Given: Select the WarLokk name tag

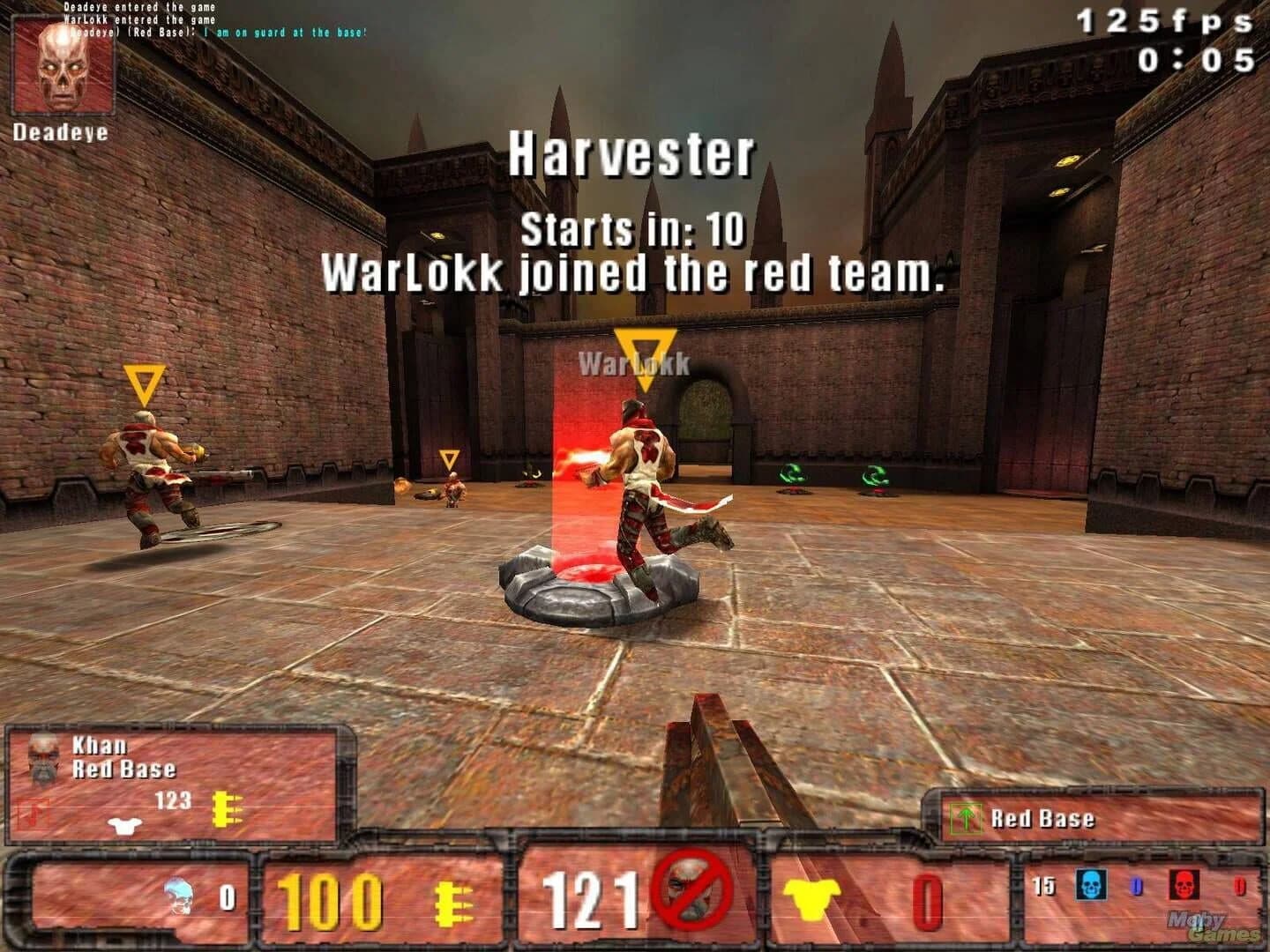Looking at the screenshot, I should pyautogui.click(x=634, y=361).
